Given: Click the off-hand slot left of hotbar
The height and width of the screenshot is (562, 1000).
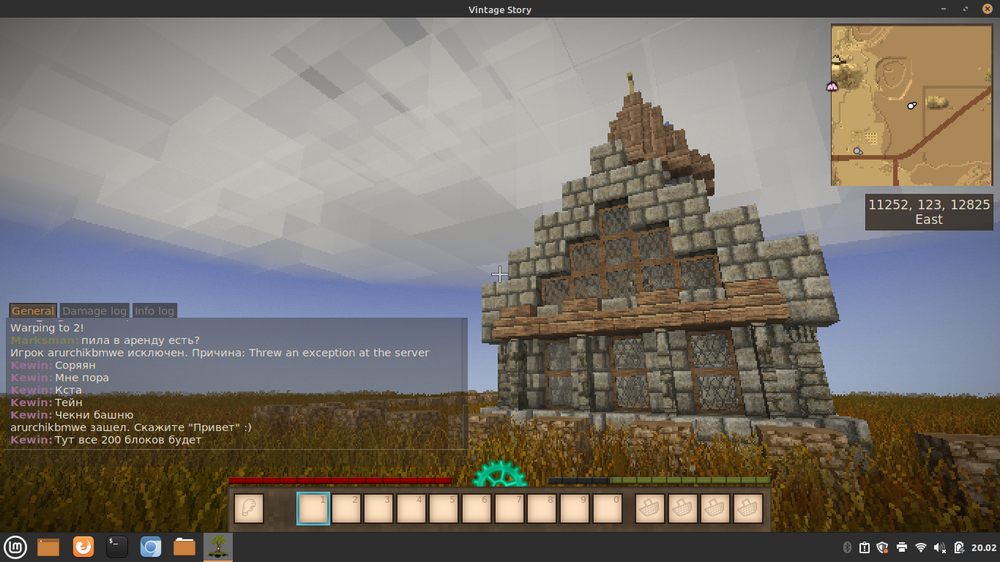Looking at the screenshot, I should tap(249, 509).
